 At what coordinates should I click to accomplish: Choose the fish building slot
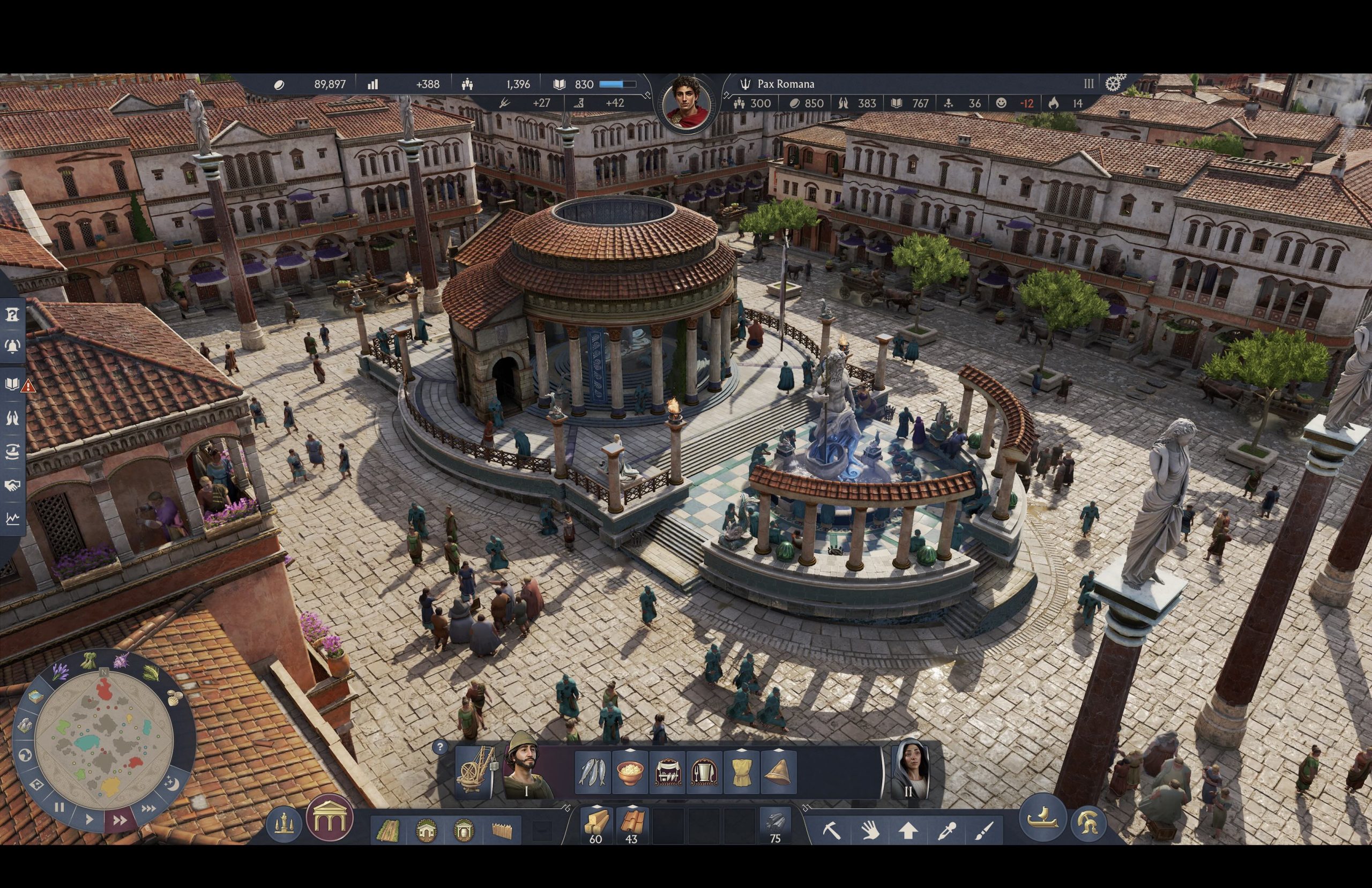pyautogui.click(x=593, y=772)
